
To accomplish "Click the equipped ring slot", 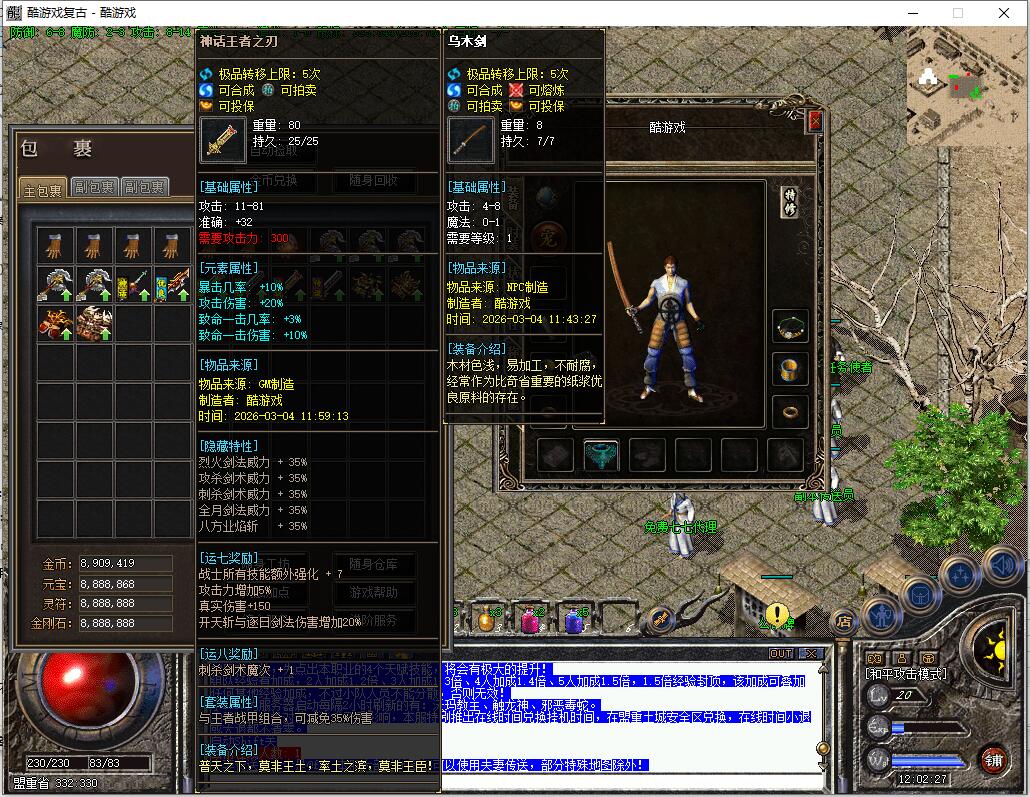I will (x=791, y=410).
